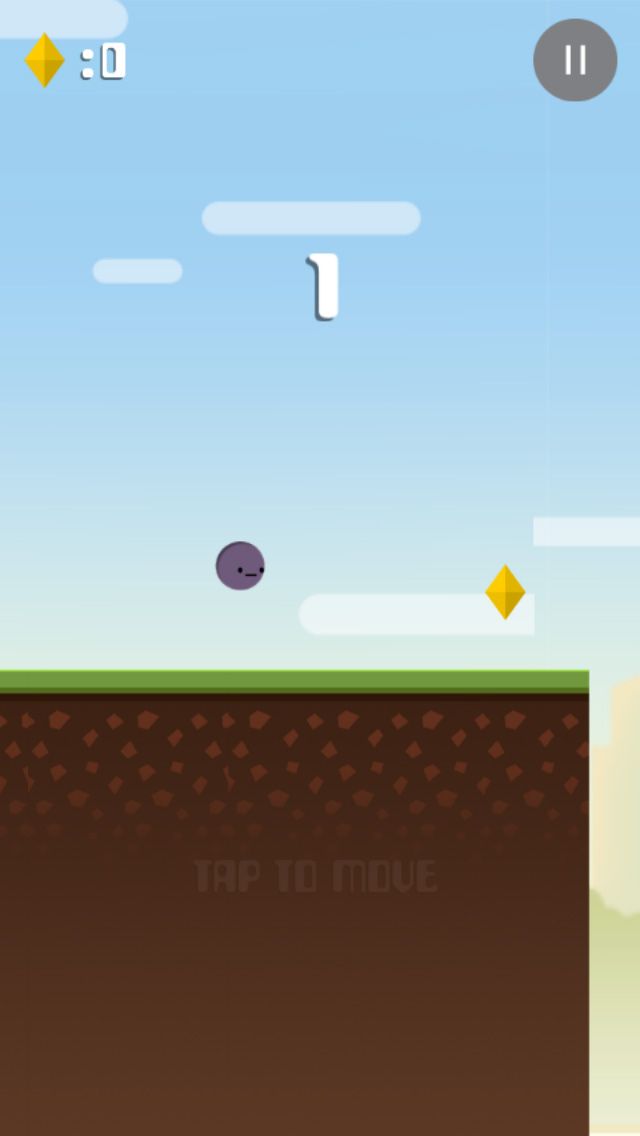Pause the game with the round button
The height and width of the screenshot is (1136, 640).
pos(575,60)
